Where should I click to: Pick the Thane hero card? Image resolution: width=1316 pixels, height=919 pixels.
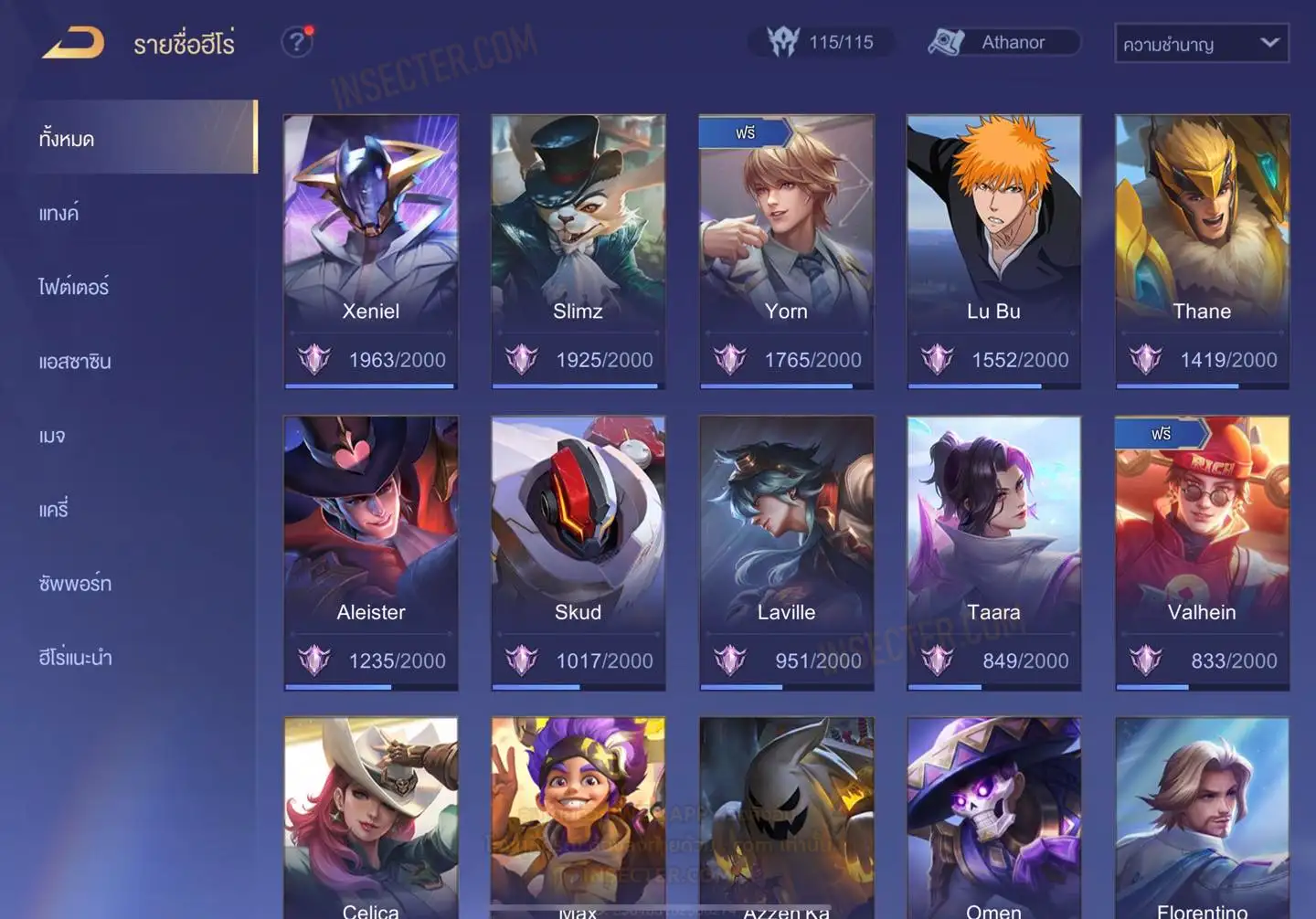1202,251
